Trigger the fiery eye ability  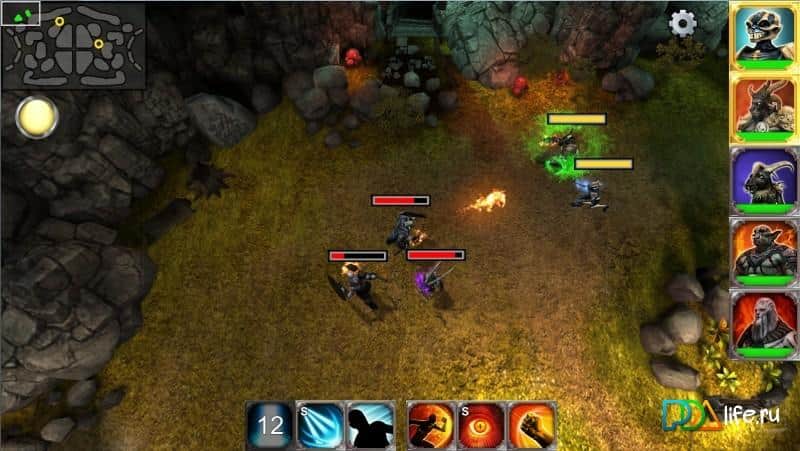pos(481,425)
